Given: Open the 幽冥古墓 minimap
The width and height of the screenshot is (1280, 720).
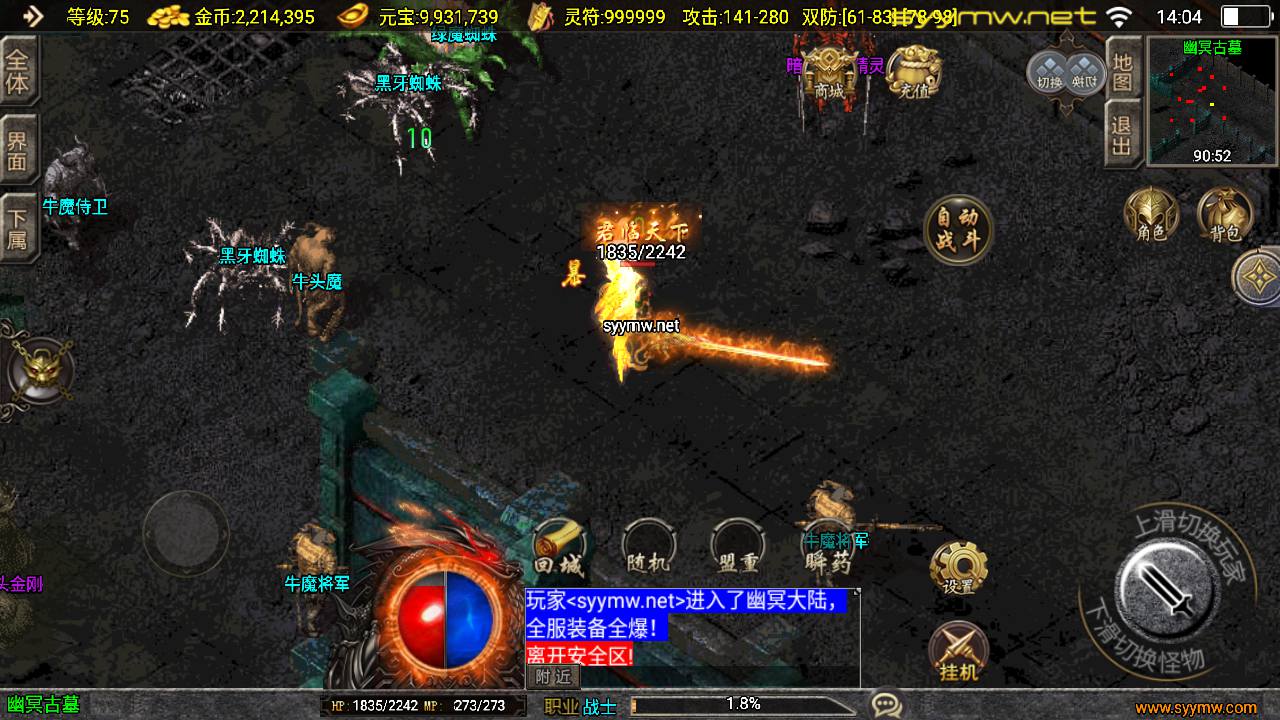Looking at the screenshot, I should click(1212, 102).
